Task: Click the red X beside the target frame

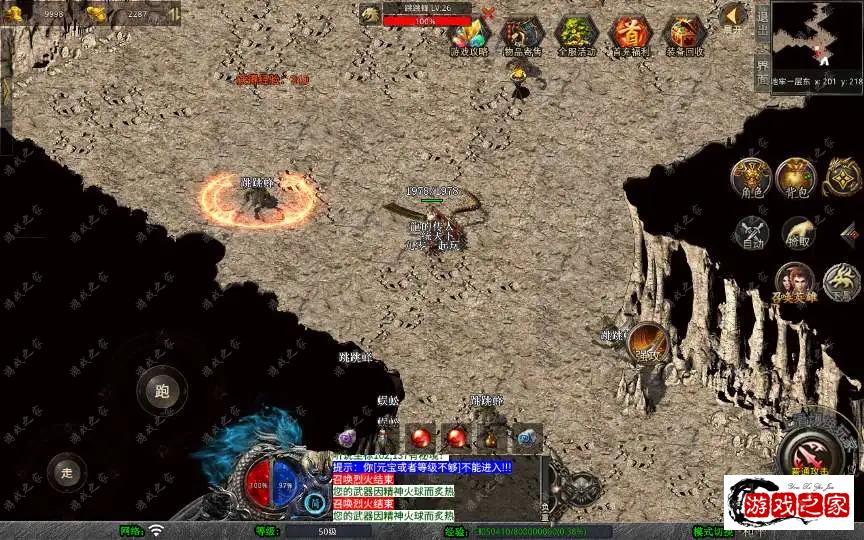Action: pyautogui.click(x=488, y=13)
